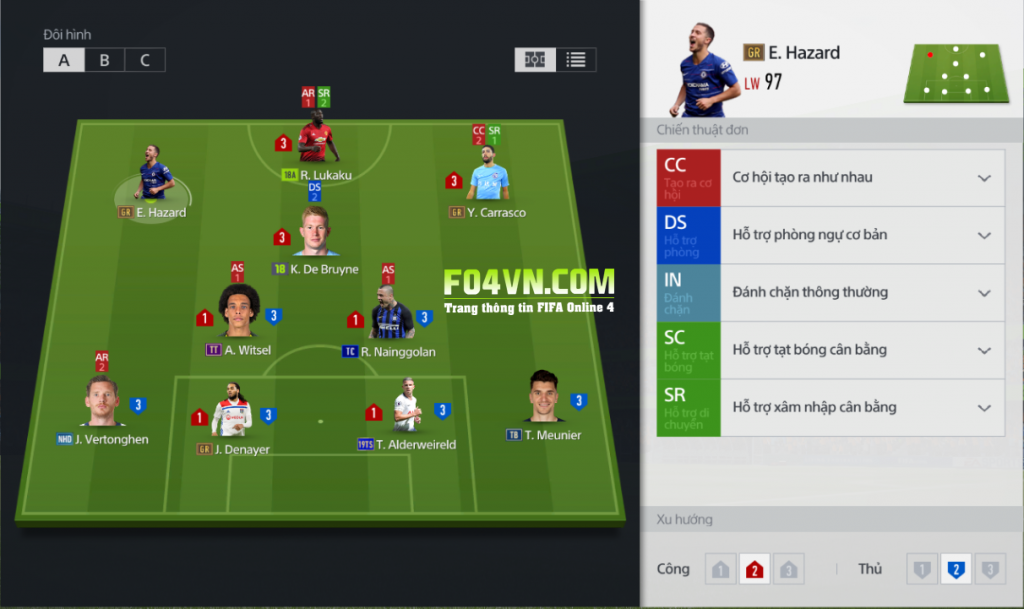Open the SC tackling support dropdown
The height and width of the screenshot is (609, 1024).
984,351
